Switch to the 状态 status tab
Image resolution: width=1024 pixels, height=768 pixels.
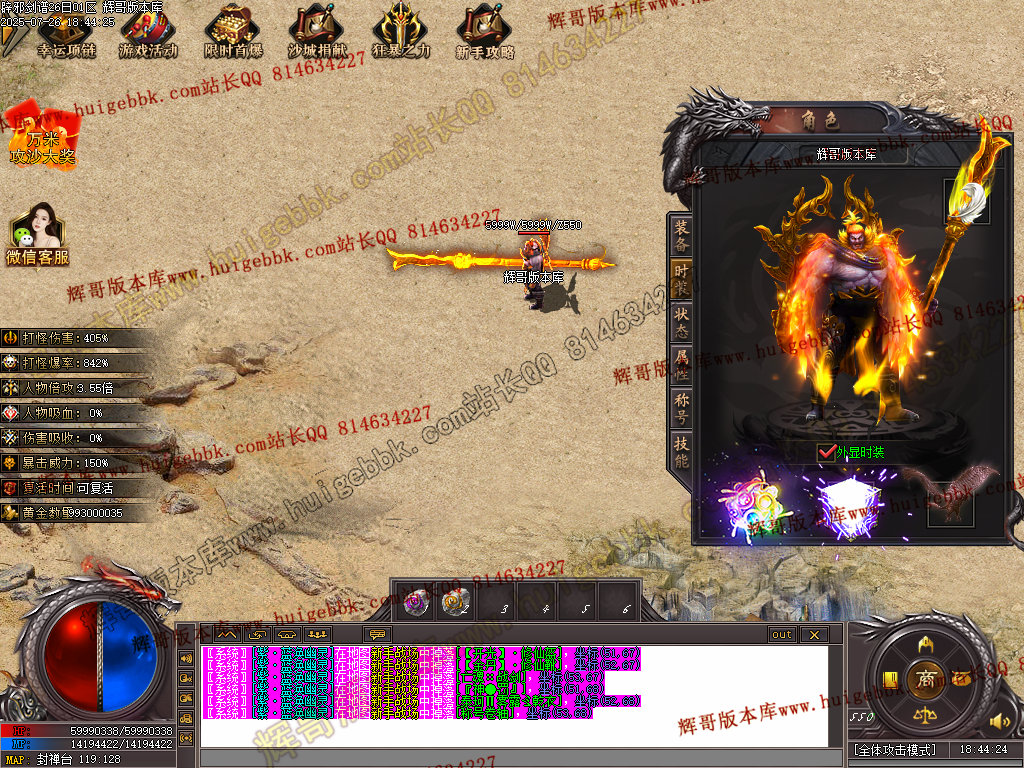tap(681, 322)
